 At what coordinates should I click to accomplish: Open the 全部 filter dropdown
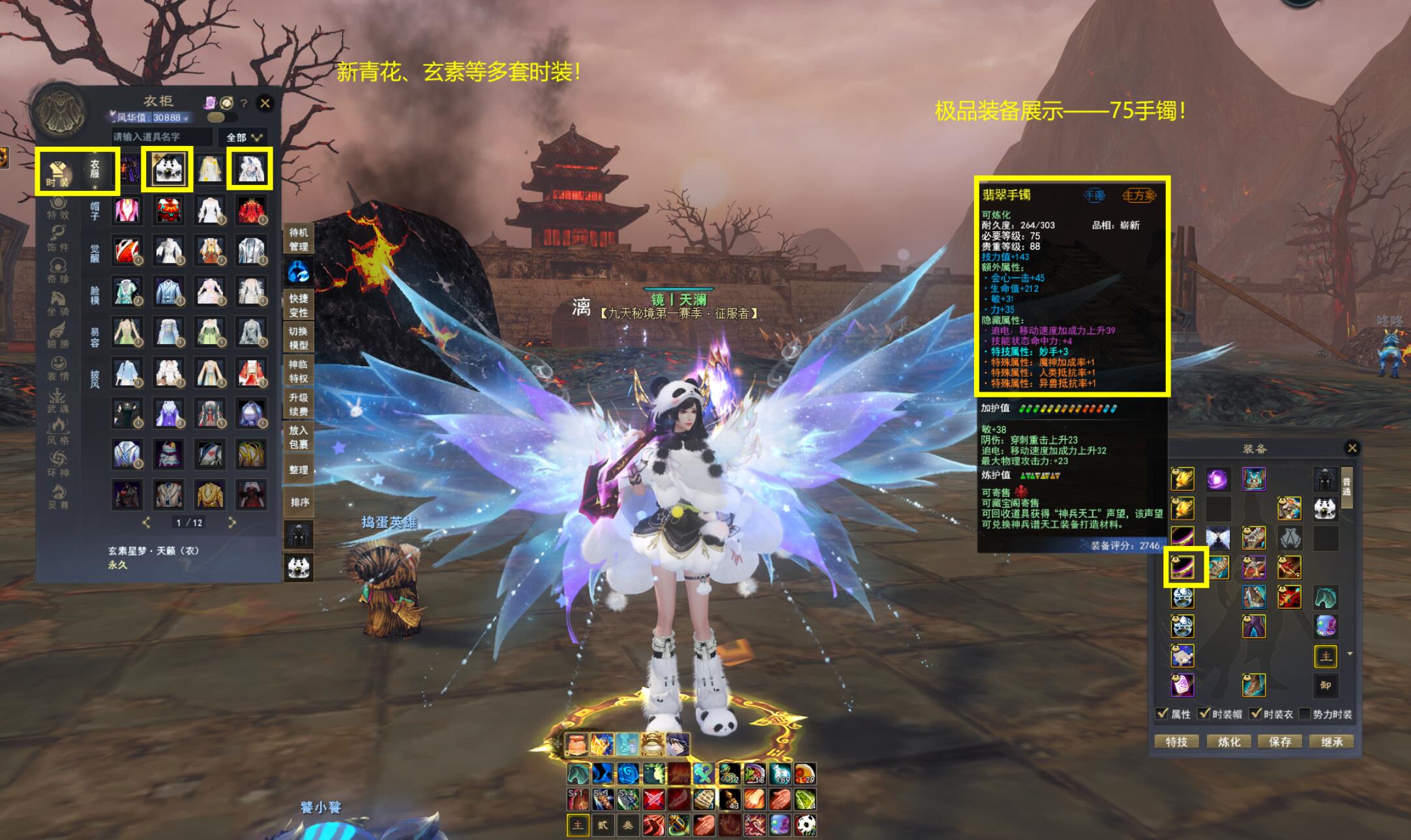click(x=244, y=138)
